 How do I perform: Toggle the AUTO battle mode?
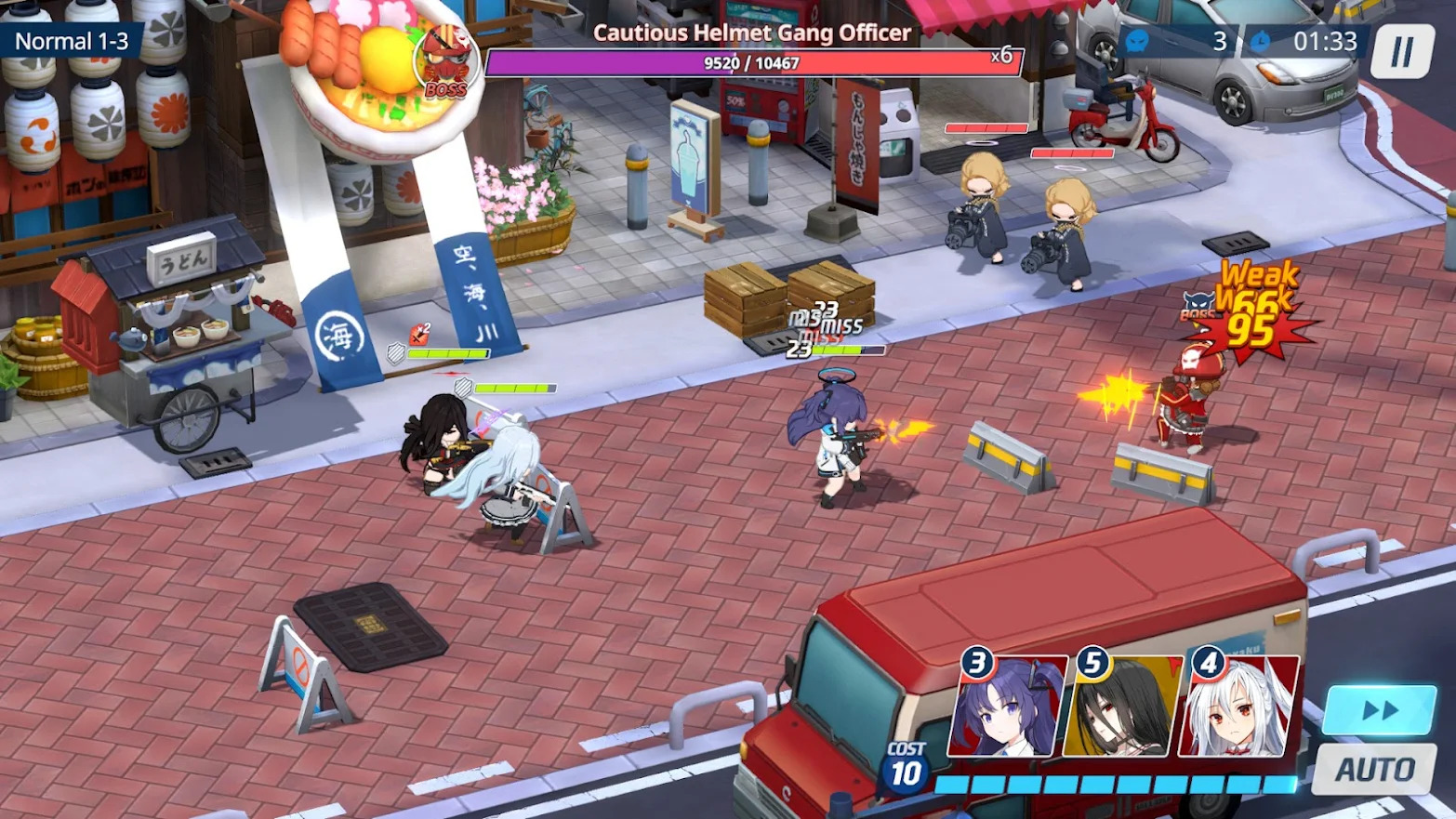point(1375,770)
